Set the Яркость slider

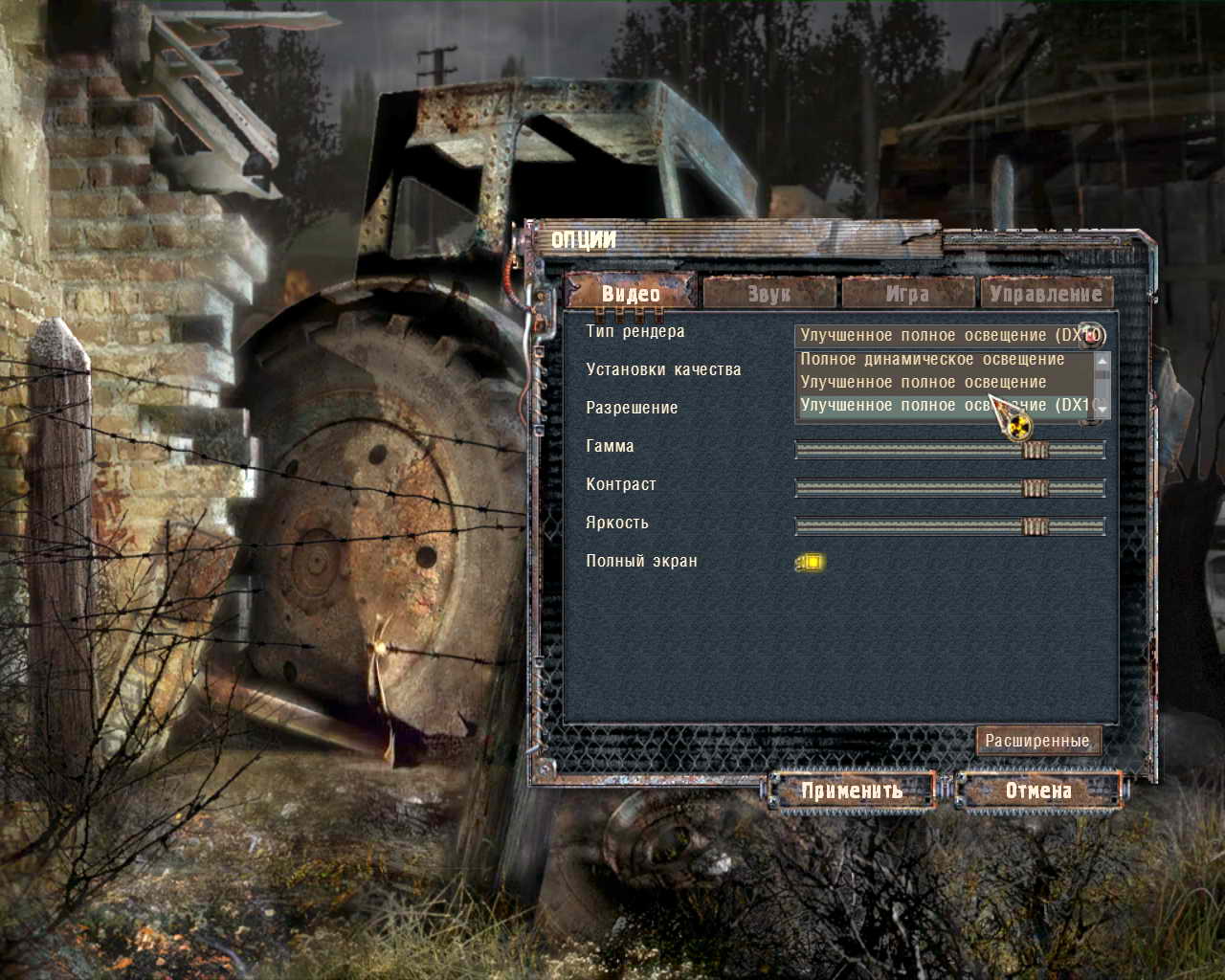949,526
